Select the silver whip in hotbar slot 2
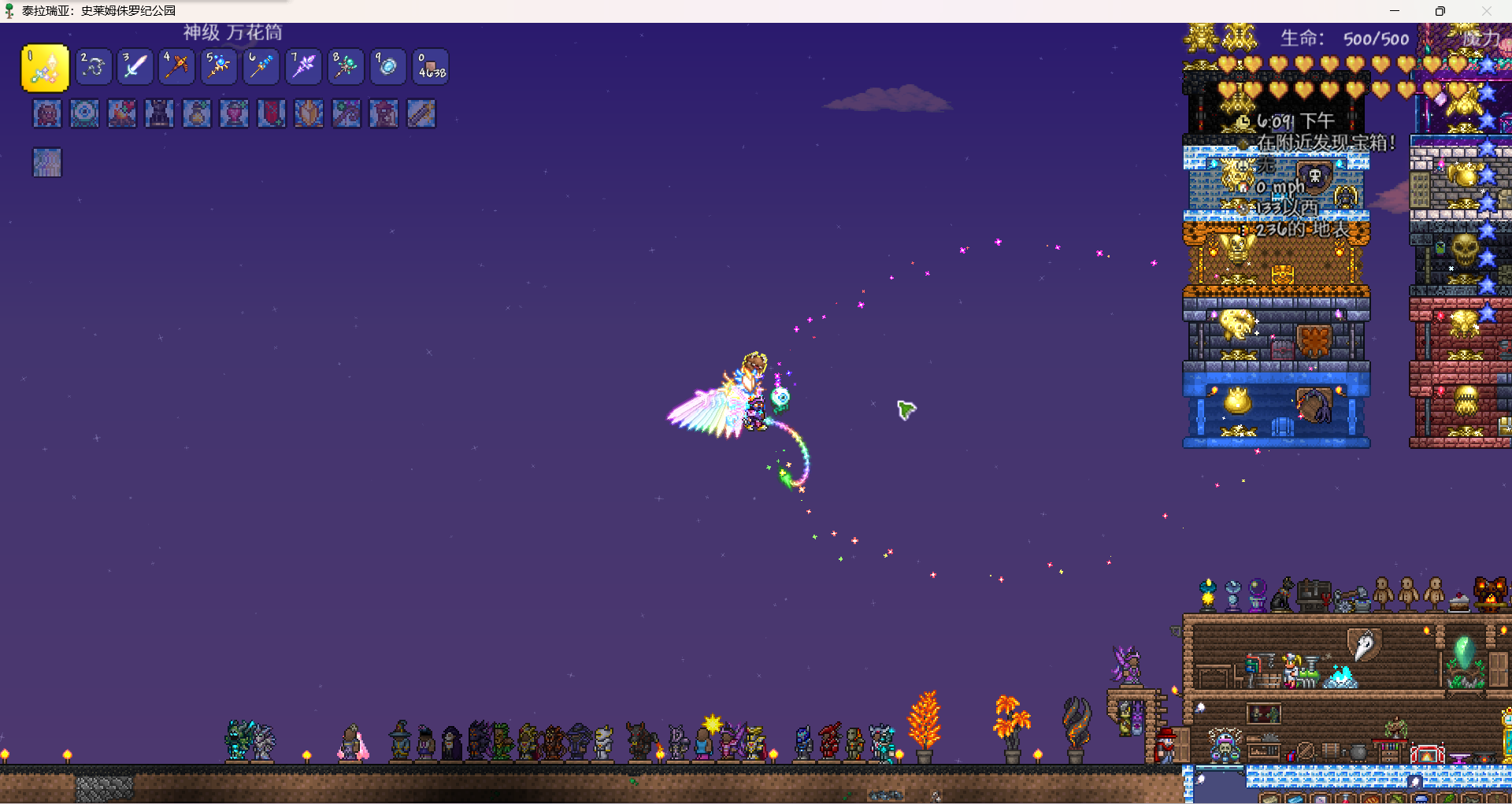Screen dimensions: 1512x804 tap(94, 67)
